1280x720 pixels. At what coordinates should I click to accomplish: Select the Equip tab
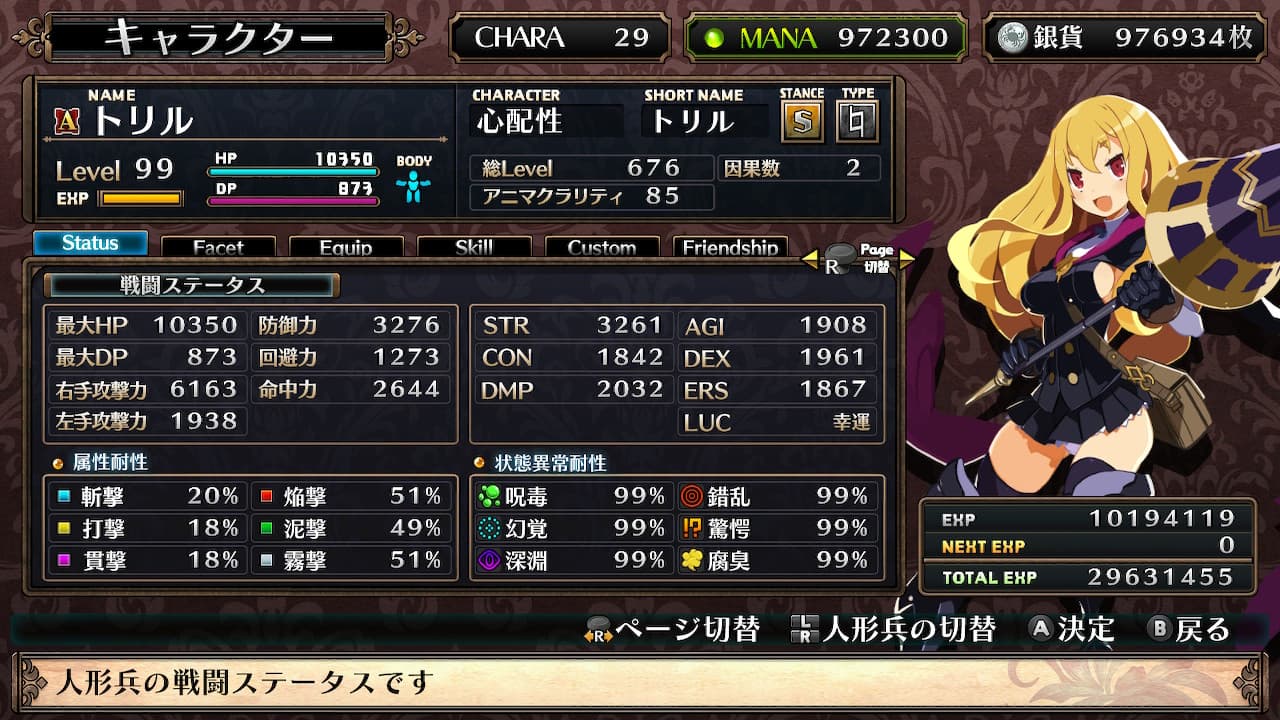pos(346,247)
